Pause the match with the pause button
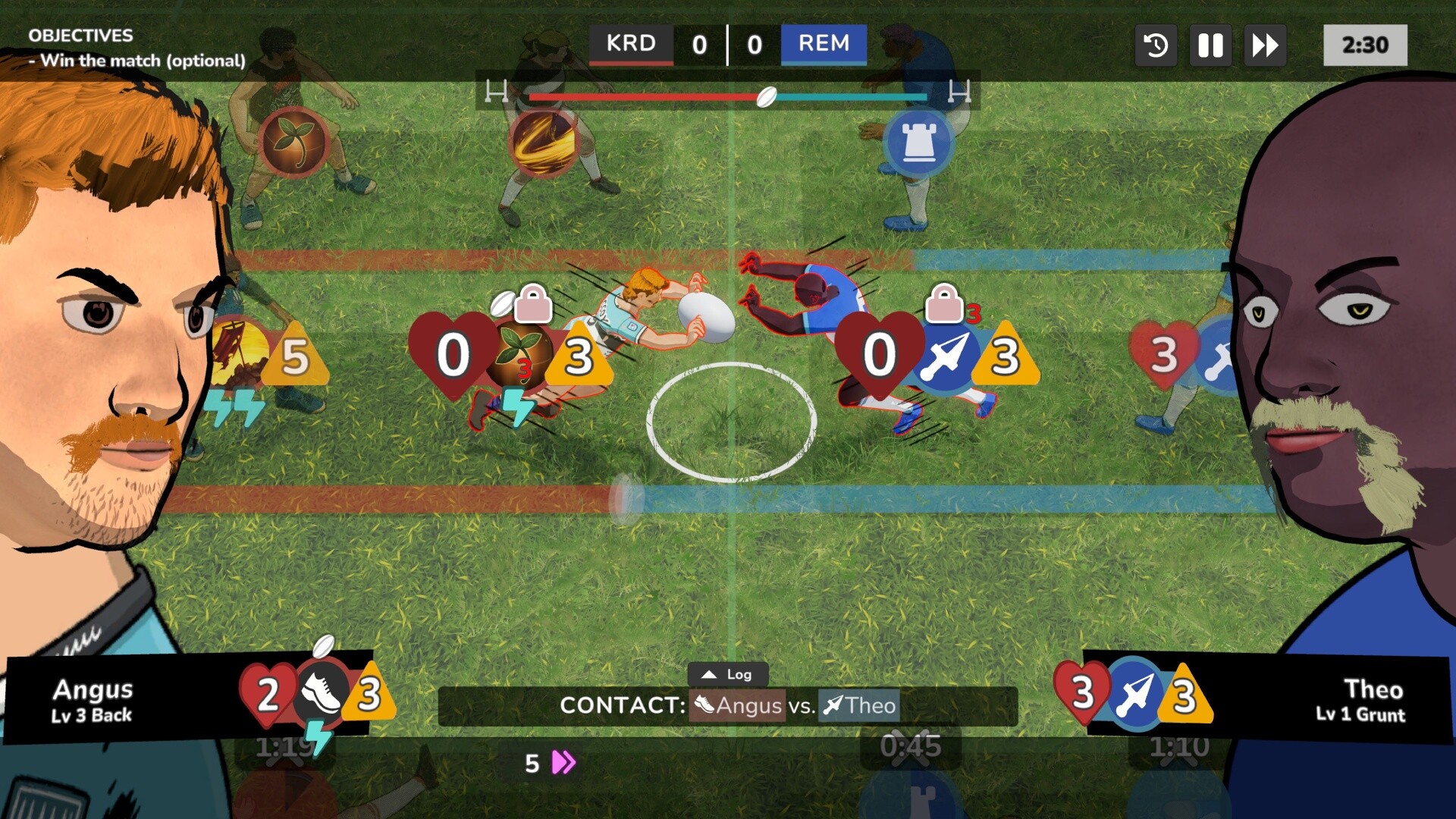Viewport: 1456px width, 819px height. click(x=1210, y=45)
